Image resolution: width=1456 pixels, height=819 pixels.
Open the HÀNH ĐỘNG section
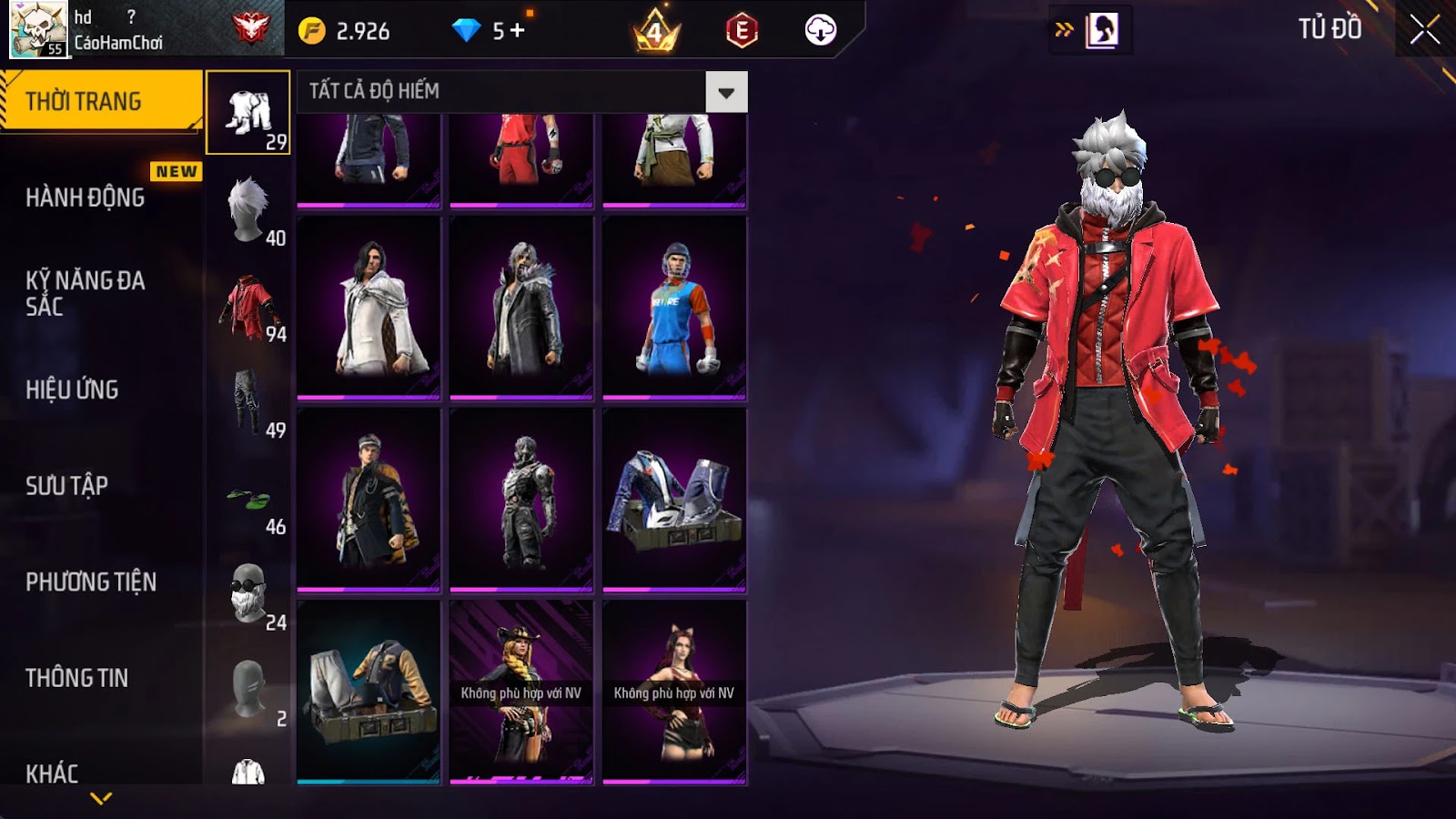tap(86, 197)
